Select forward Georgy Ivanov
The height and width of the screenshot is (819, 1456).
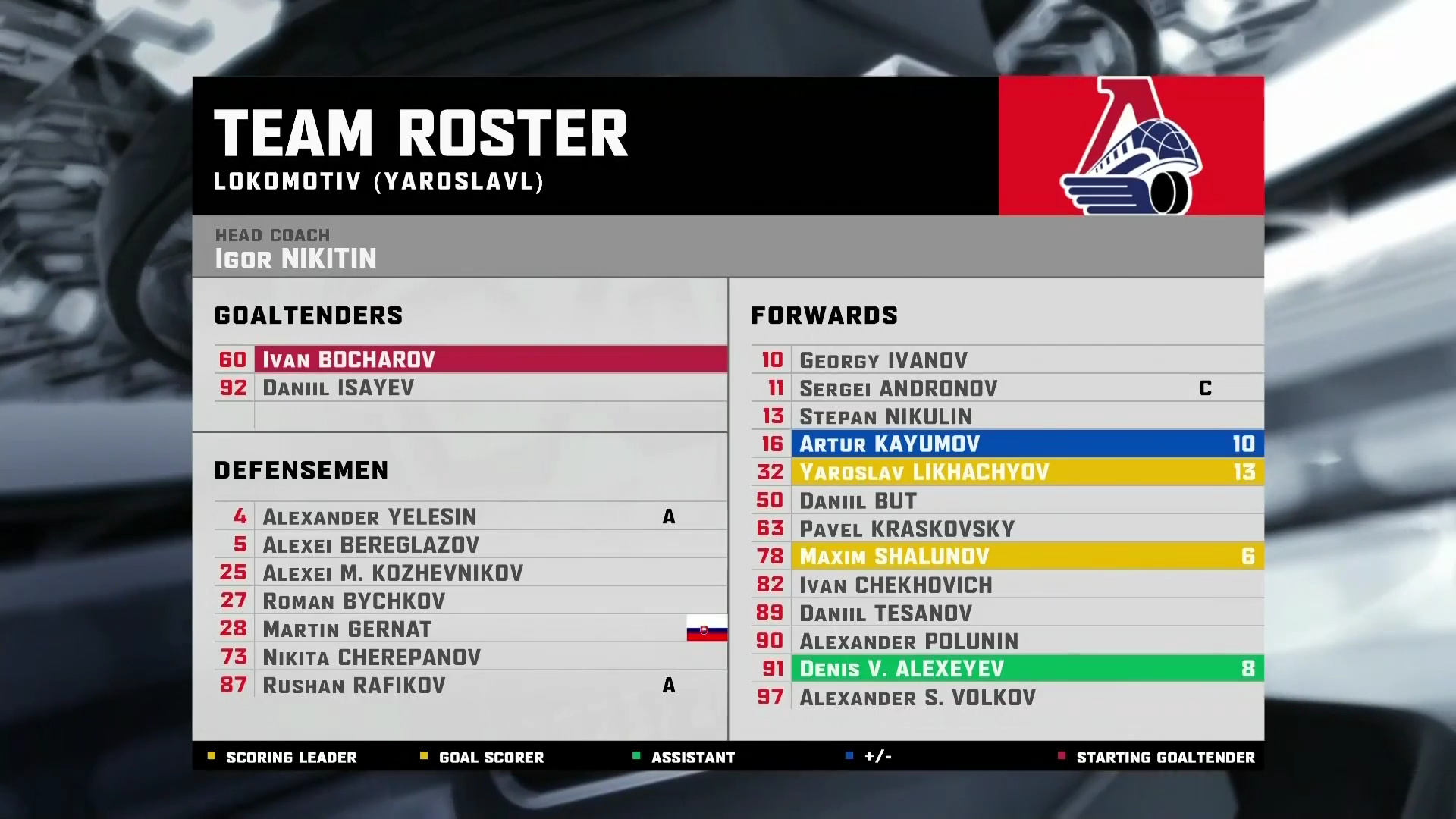pos(883,360)
